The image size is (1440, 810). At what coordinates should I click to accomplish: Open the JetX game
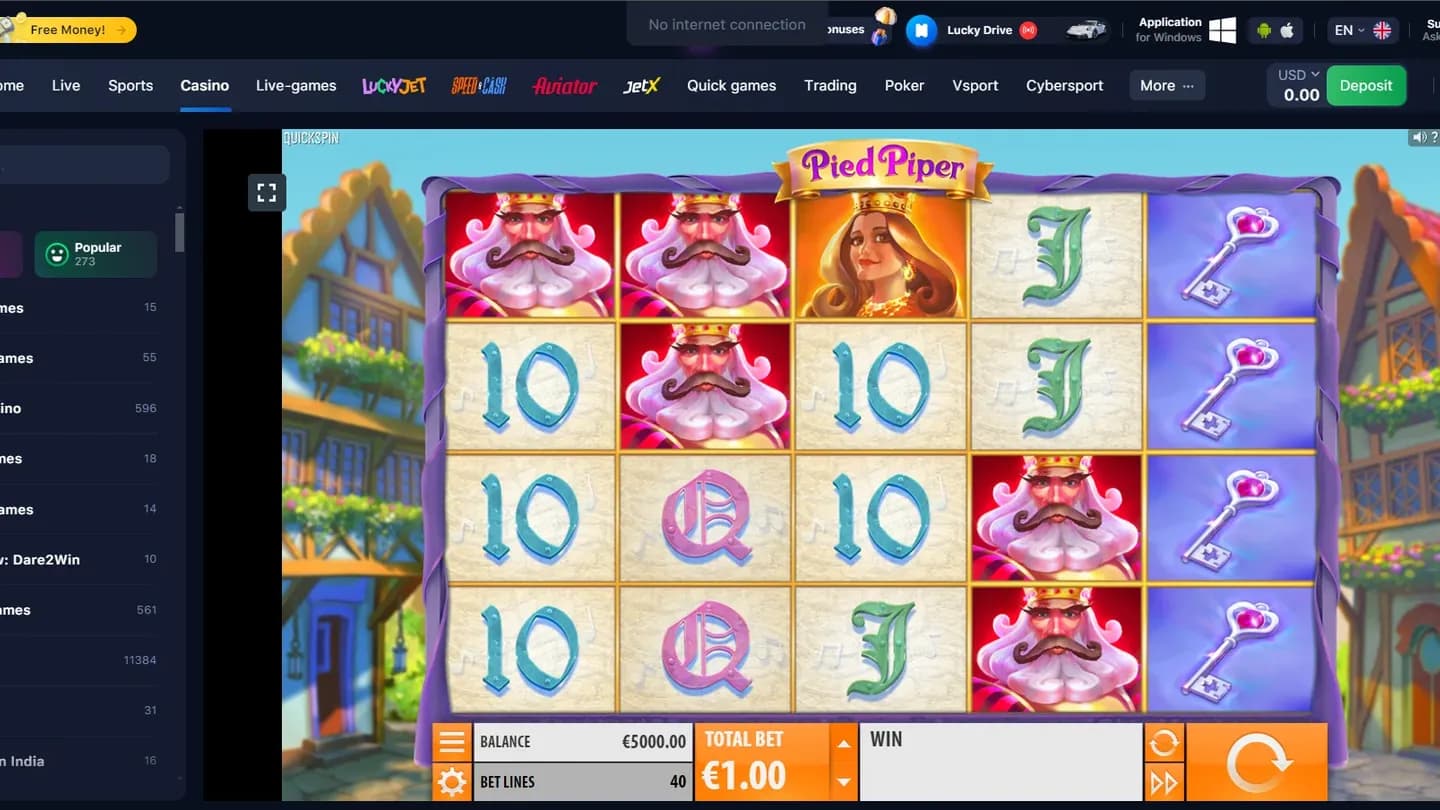[640, 85]
